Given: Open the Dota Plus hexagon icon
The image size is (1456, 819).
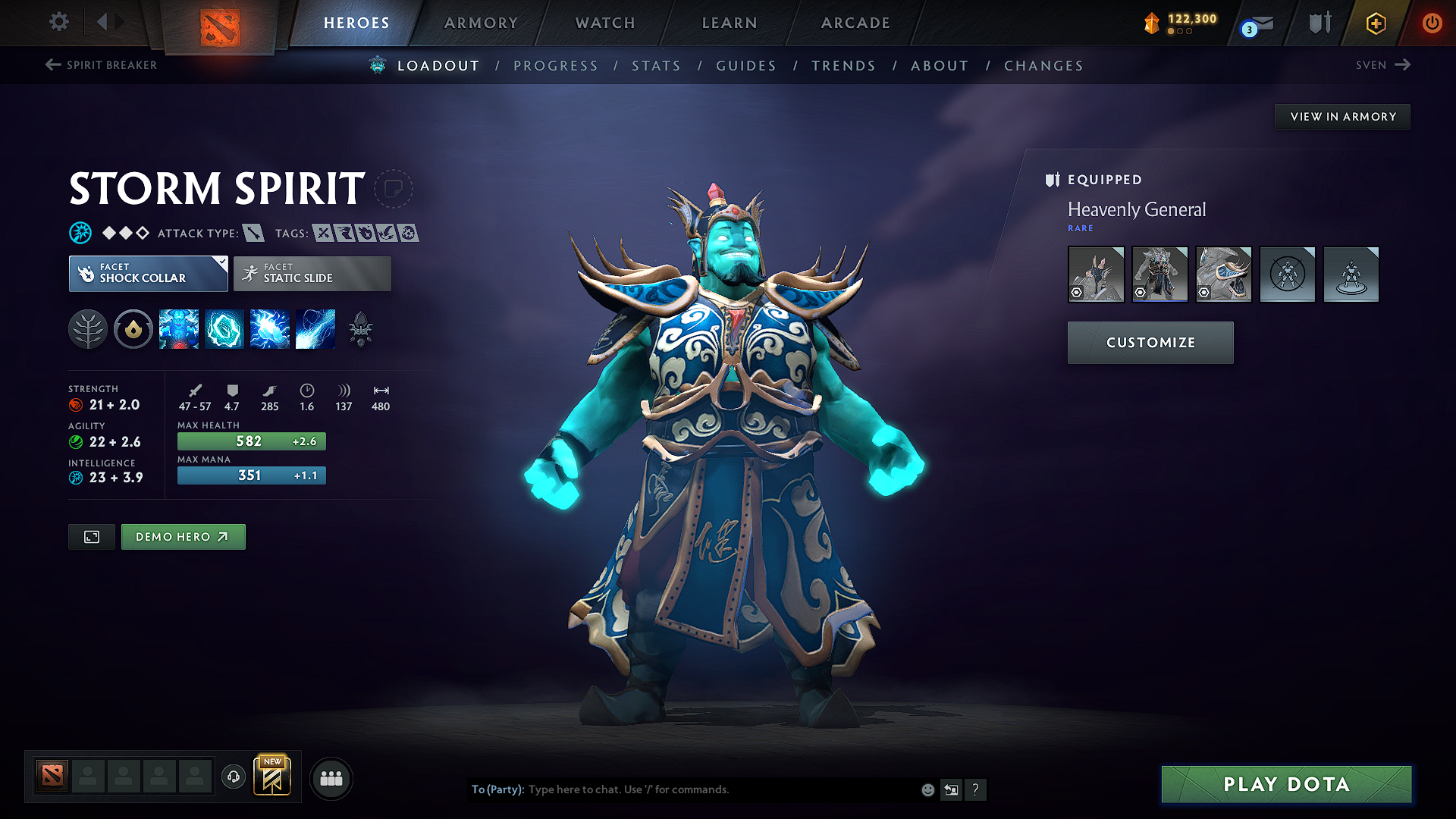Looking at the screenshot, I should (x=1375, y=23).
